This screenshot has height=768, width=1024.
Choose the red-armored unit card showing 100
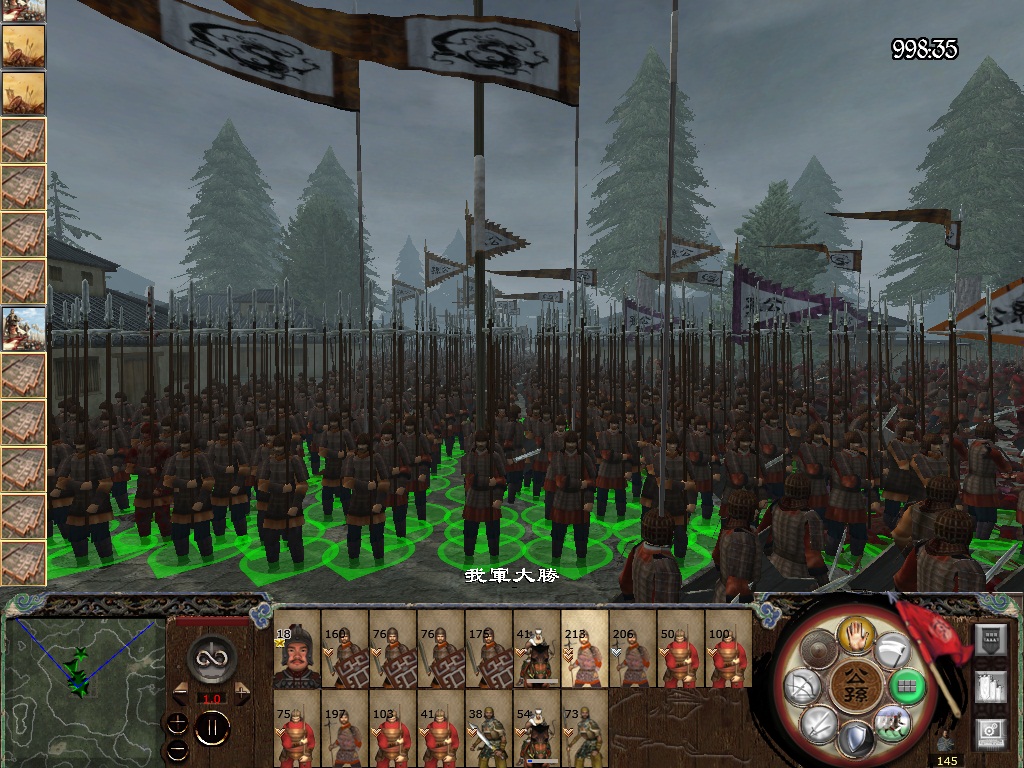(730, 658)
